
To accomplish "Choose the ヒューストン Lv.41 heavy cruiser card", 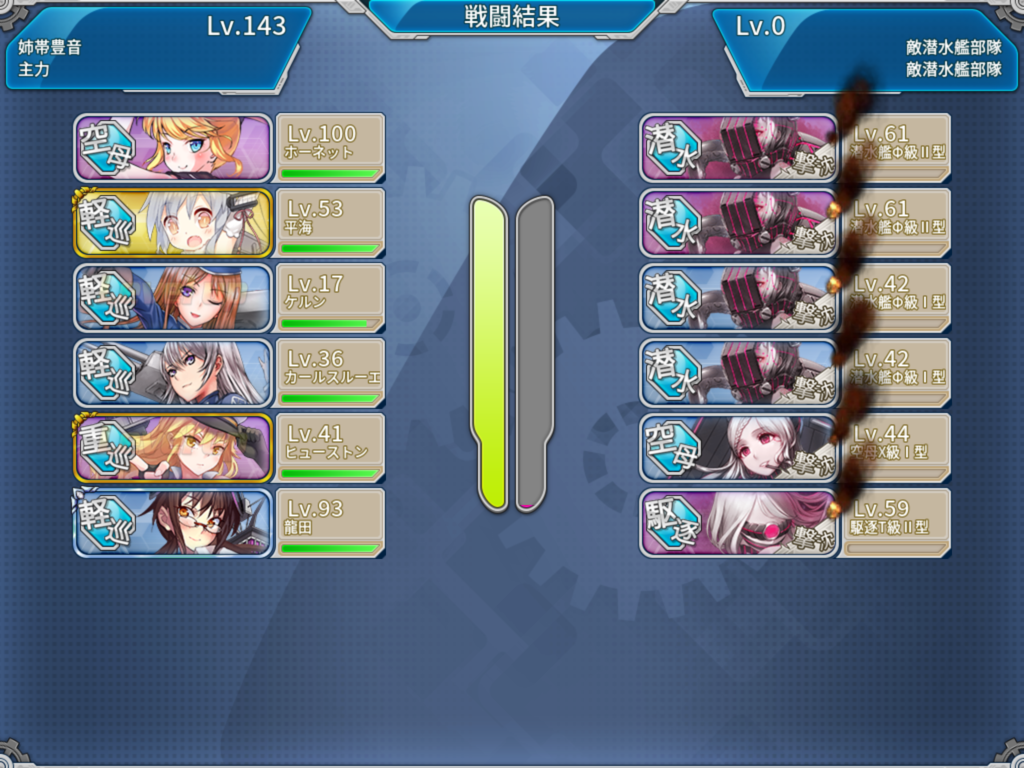I will point(228,448).
